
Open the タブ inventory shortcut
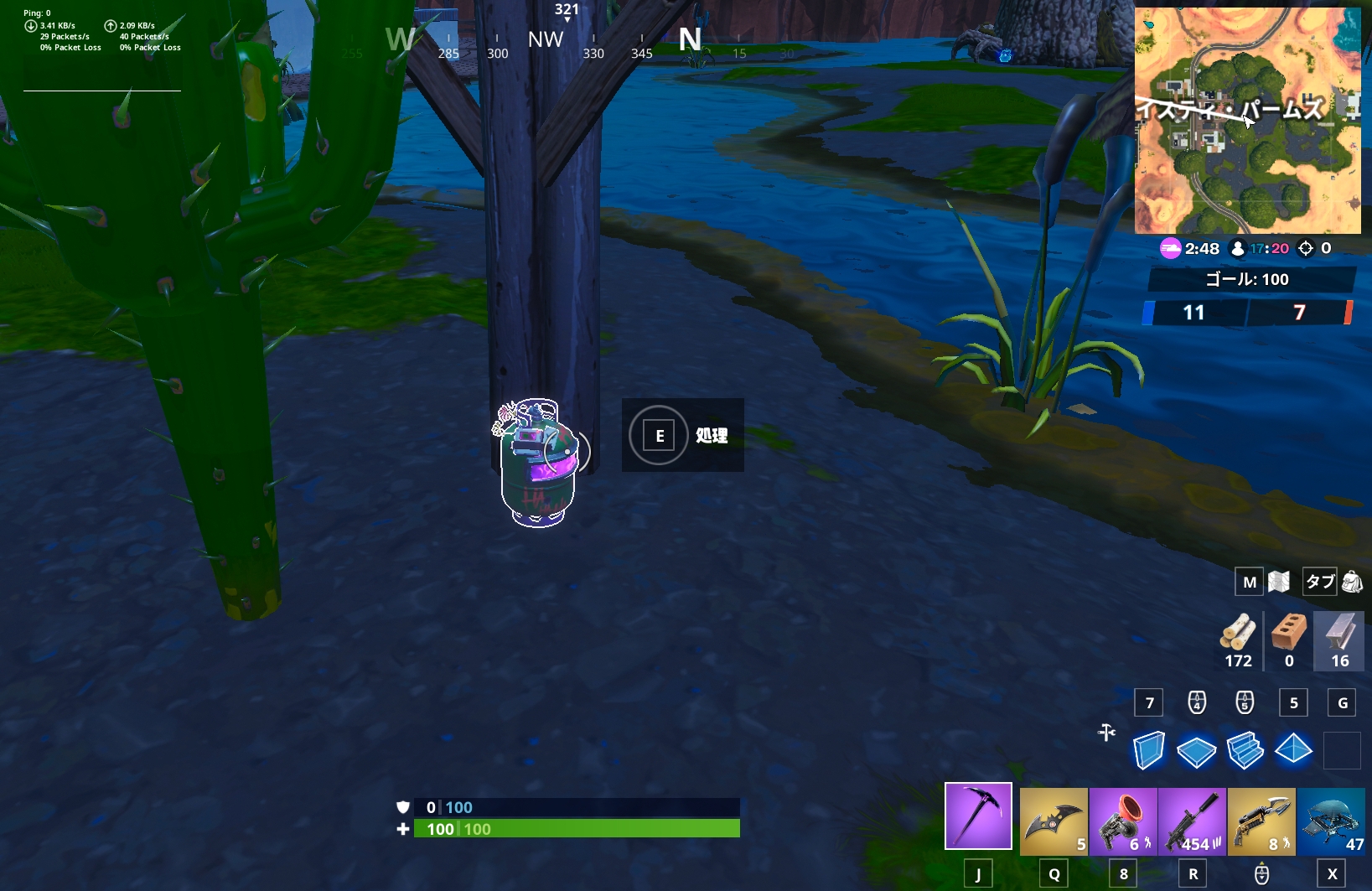pos(1318,581)
